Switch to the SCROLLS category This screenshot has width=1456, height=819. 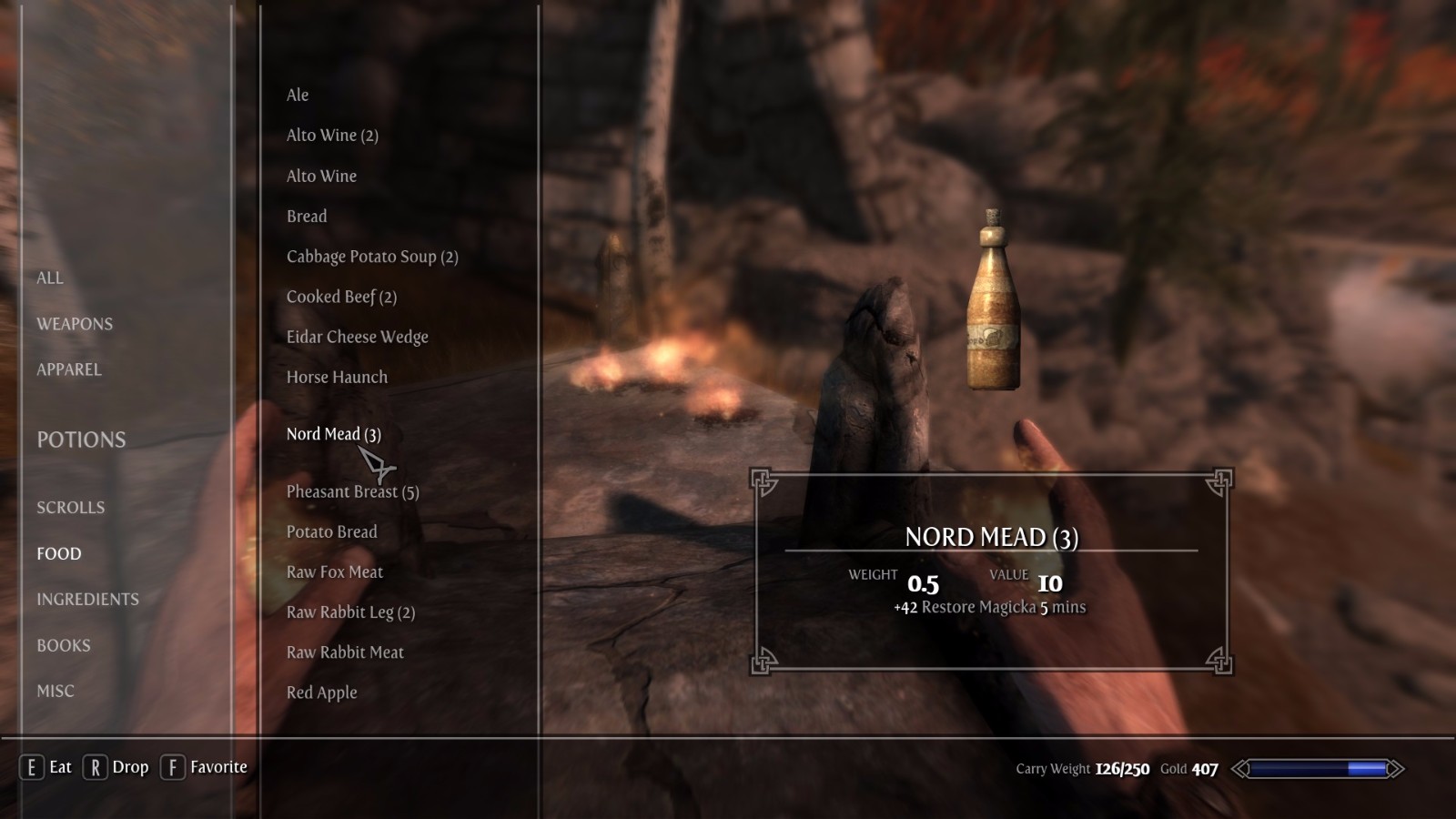click(x=70, y=508)
